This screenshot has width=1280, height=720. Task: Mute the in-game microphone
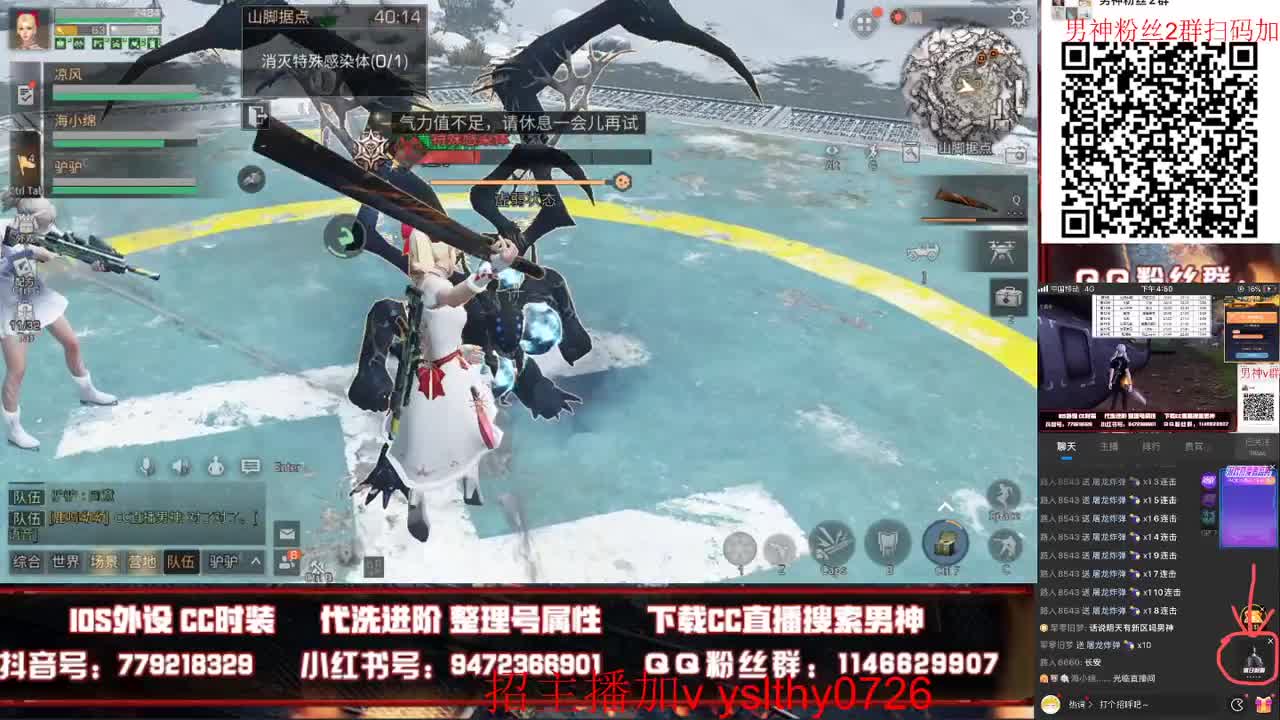point(147,463)
